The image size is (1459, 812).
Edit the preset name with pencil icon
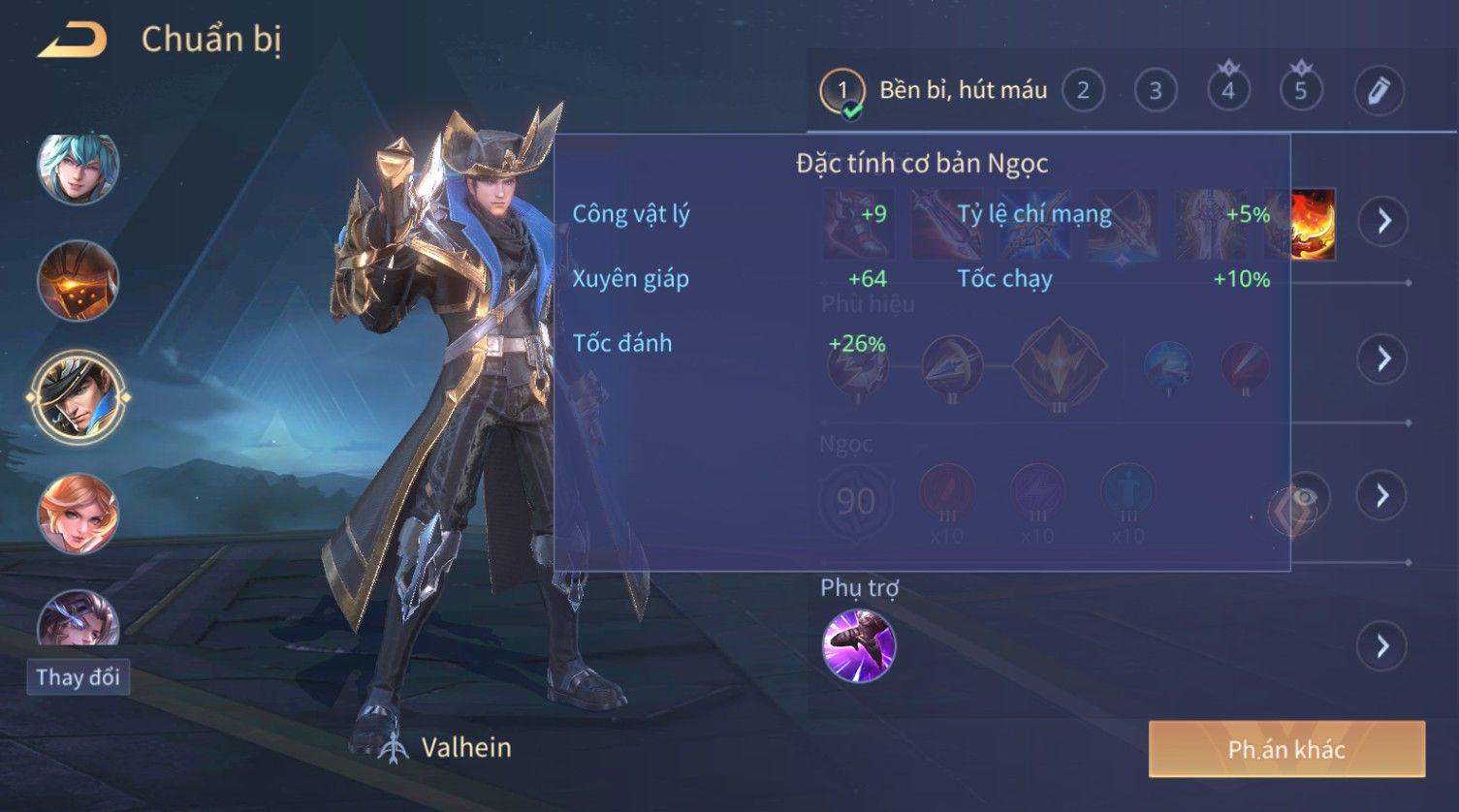click(1379, 91)
